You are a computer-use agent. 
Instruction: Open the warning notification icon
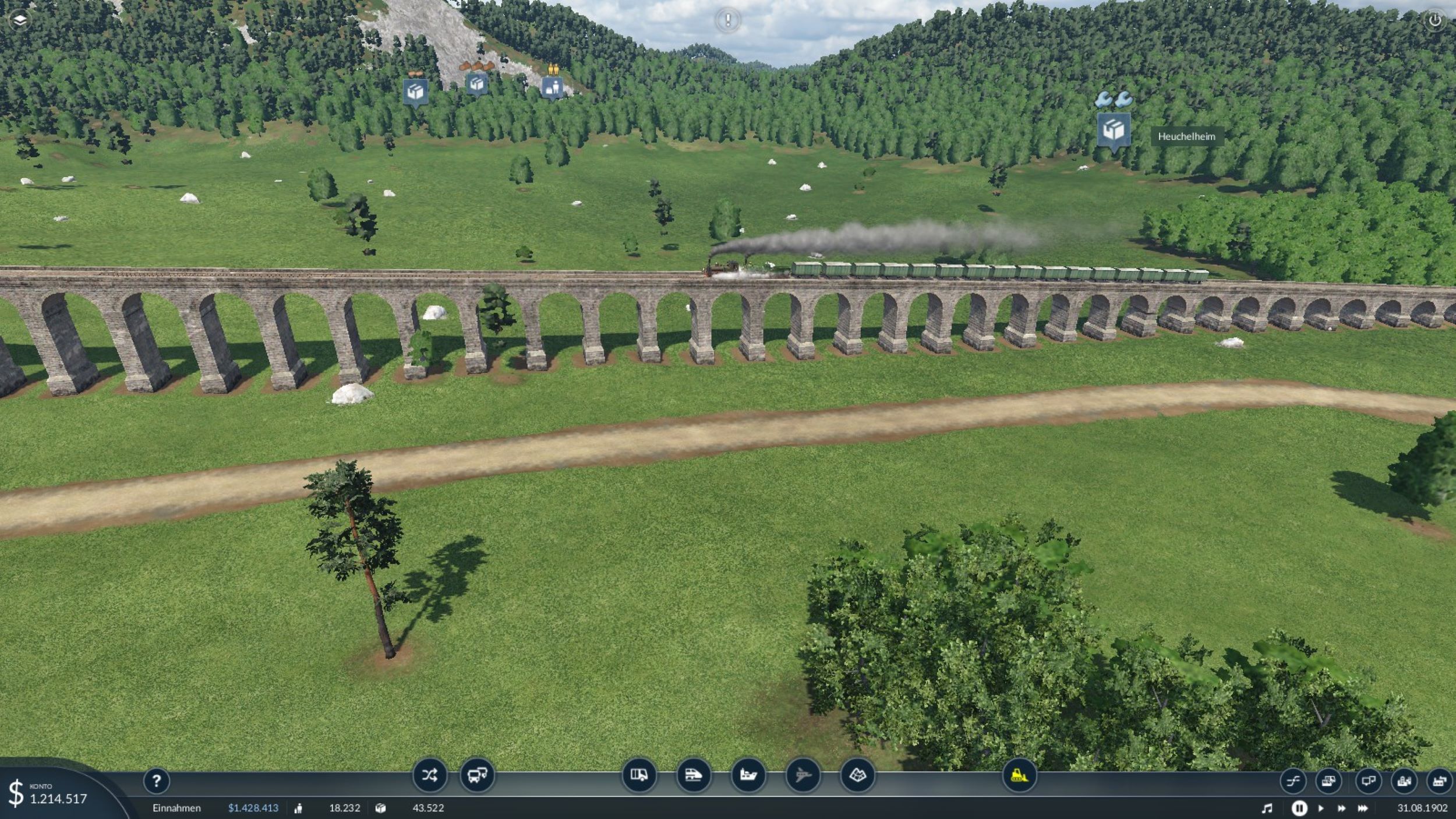click(727, 20)
